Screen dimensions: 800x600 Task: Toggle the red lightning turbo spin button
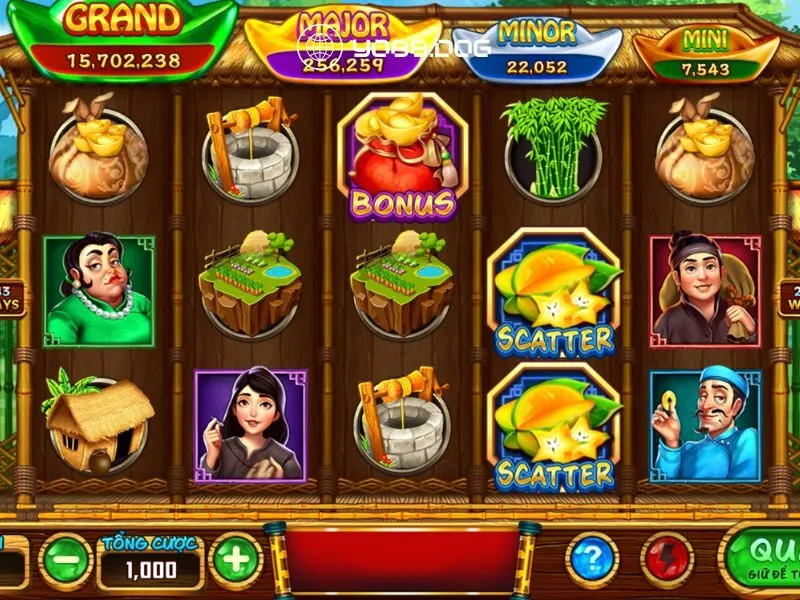pos(666,558)
